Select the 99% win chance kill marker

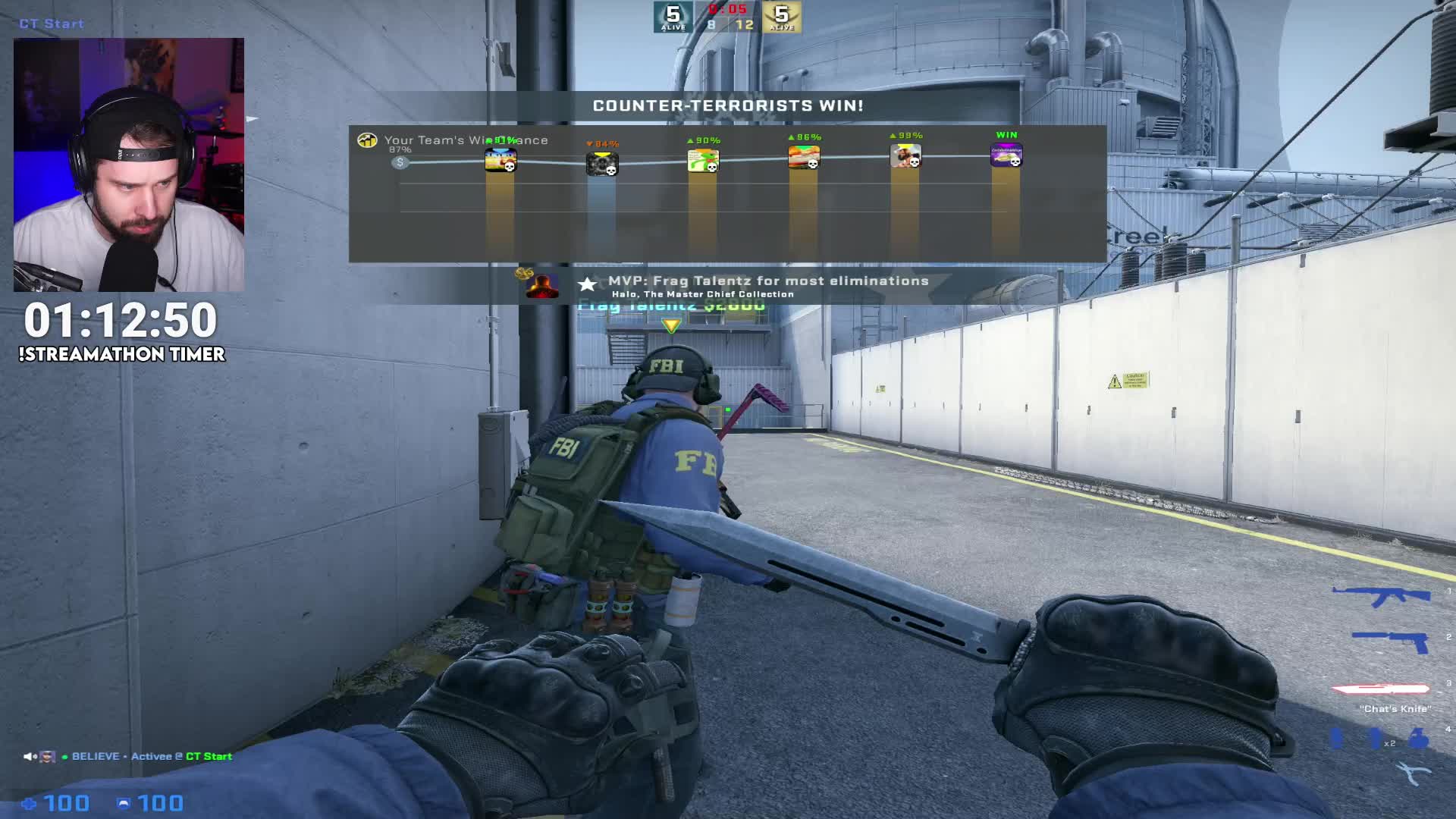click(905, 156)
